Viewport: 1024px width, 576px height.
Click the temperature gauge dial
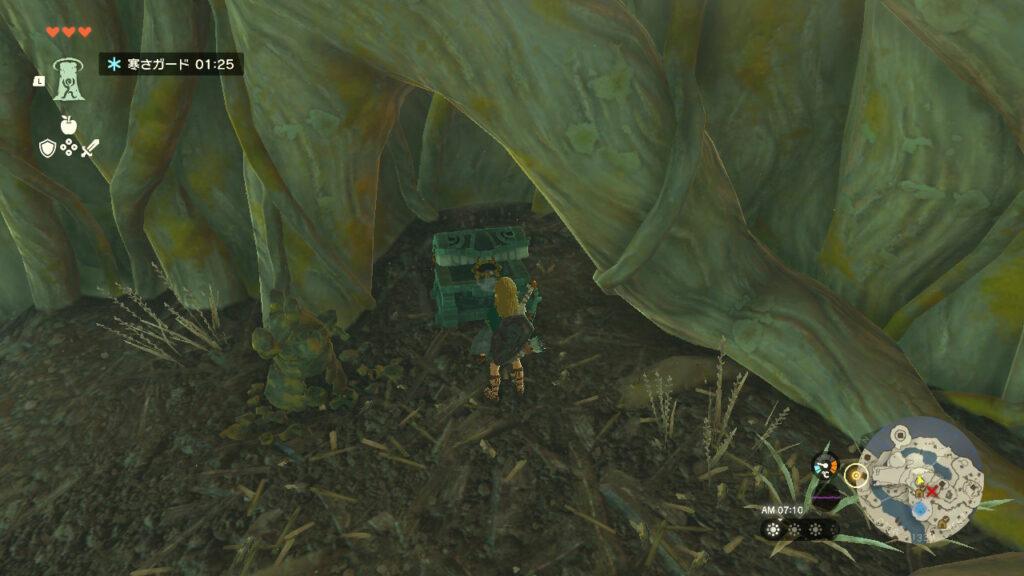point(825,465)
